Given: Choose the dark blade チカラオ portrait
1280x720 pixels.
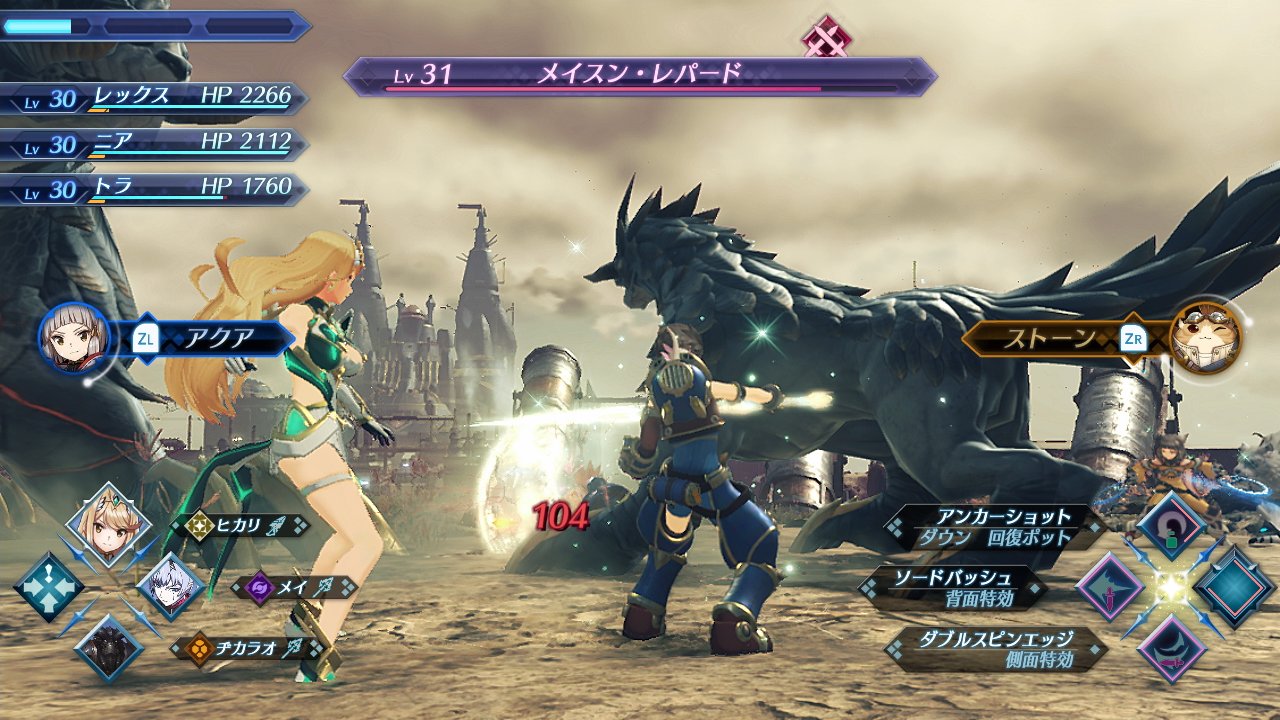Looking at the screenshot, I should (108, 648).
